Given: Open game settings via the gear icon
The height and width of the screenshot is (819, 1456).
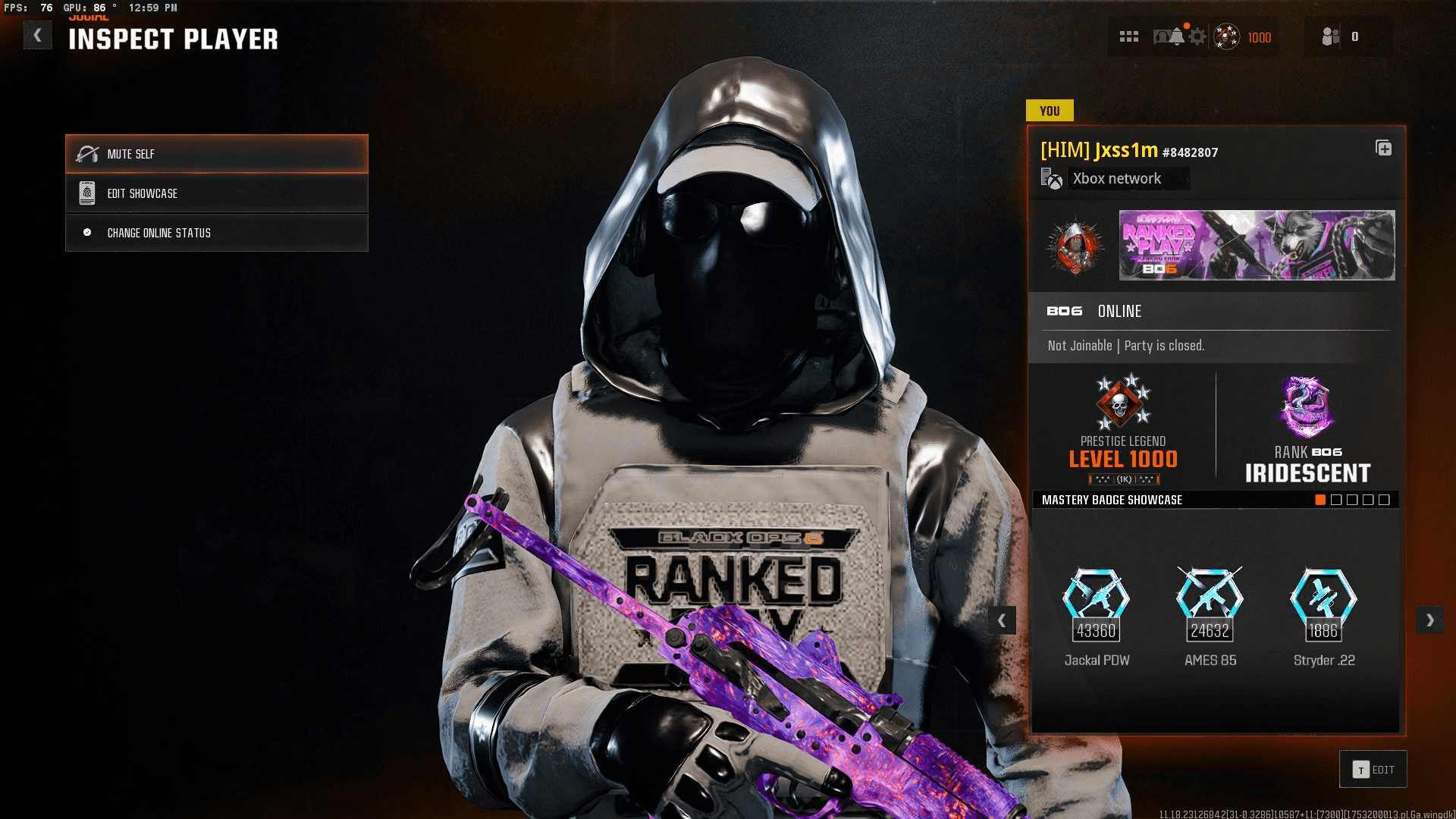Looking at the screenshot, I should click(1197, 36).
